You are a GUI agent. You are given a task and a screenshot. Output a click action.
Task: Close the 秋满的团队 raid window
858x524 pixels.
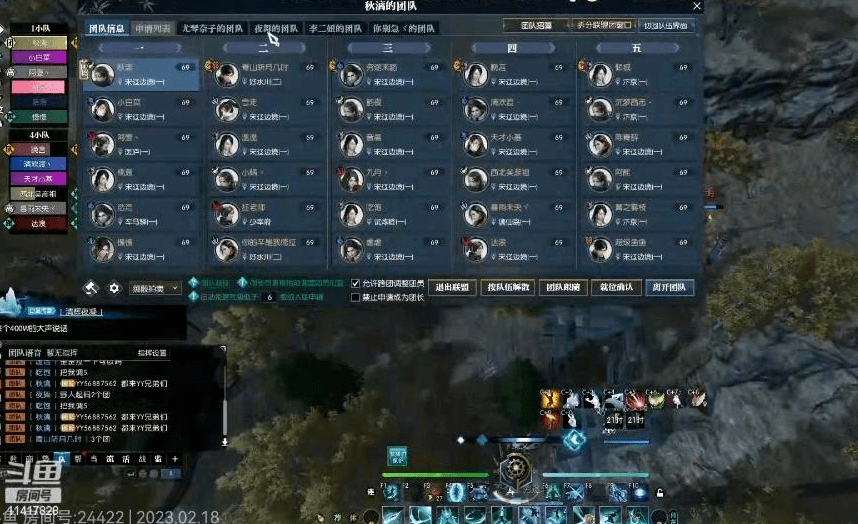pyautogui.click(x=697, y=6)
